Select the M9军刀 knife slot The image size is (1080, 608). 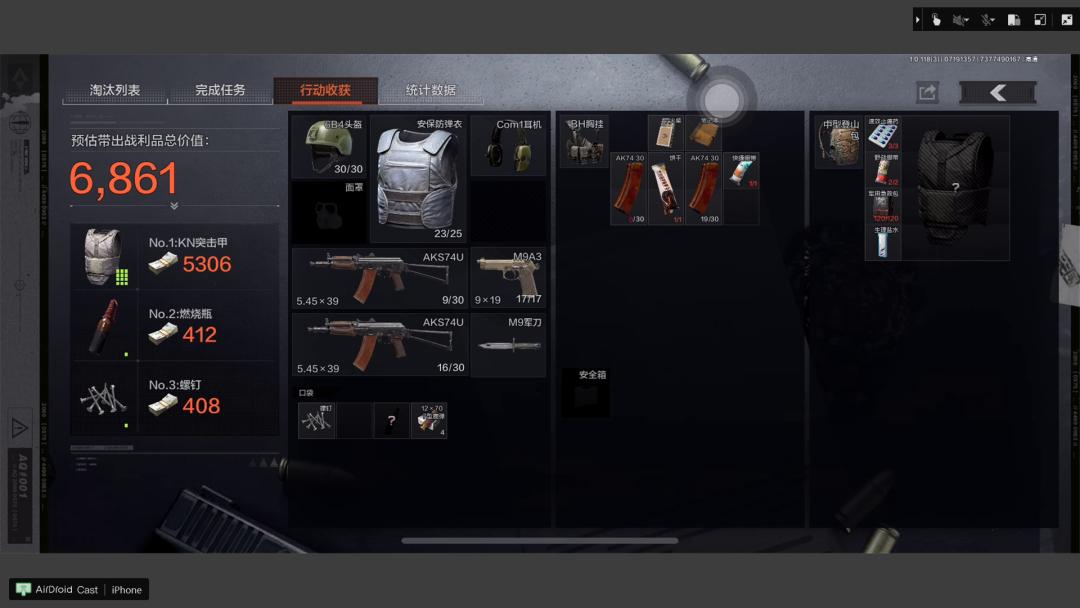click(508, 345)
